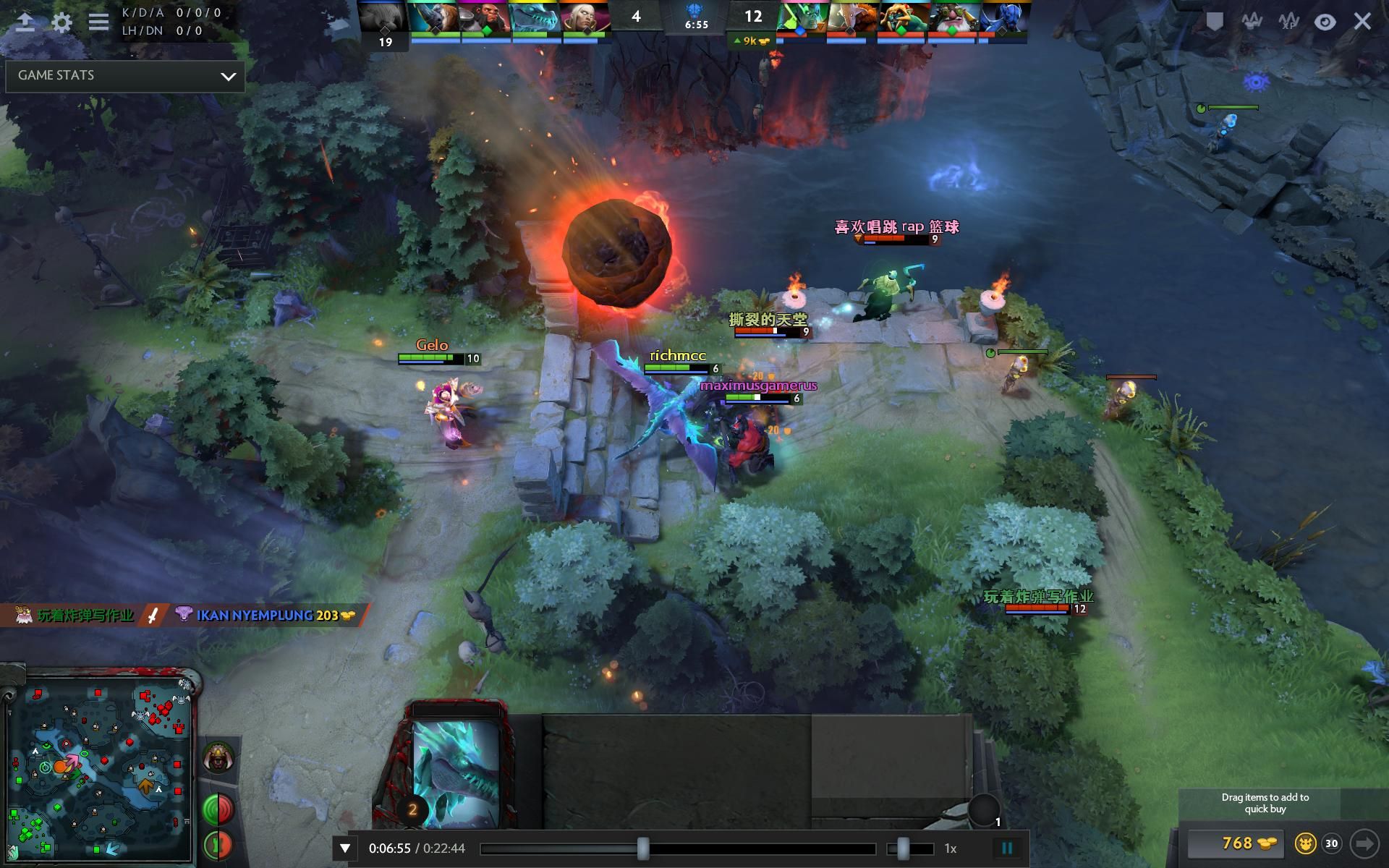Select the share/upload replay icon
1389x868 pixels.
26,22
